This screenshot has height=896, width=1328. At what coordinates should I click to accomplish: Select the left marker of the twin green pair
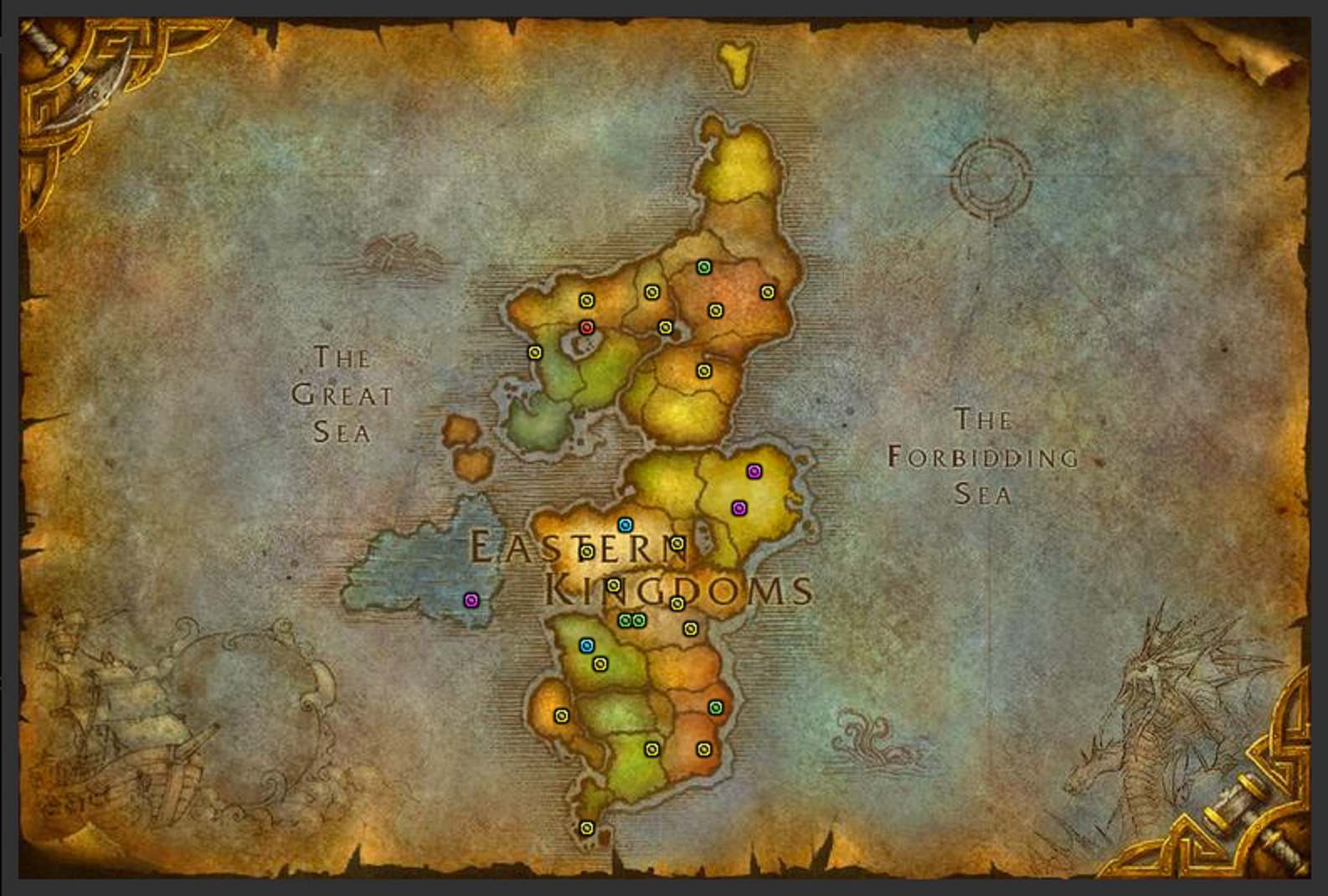(624, 620)
